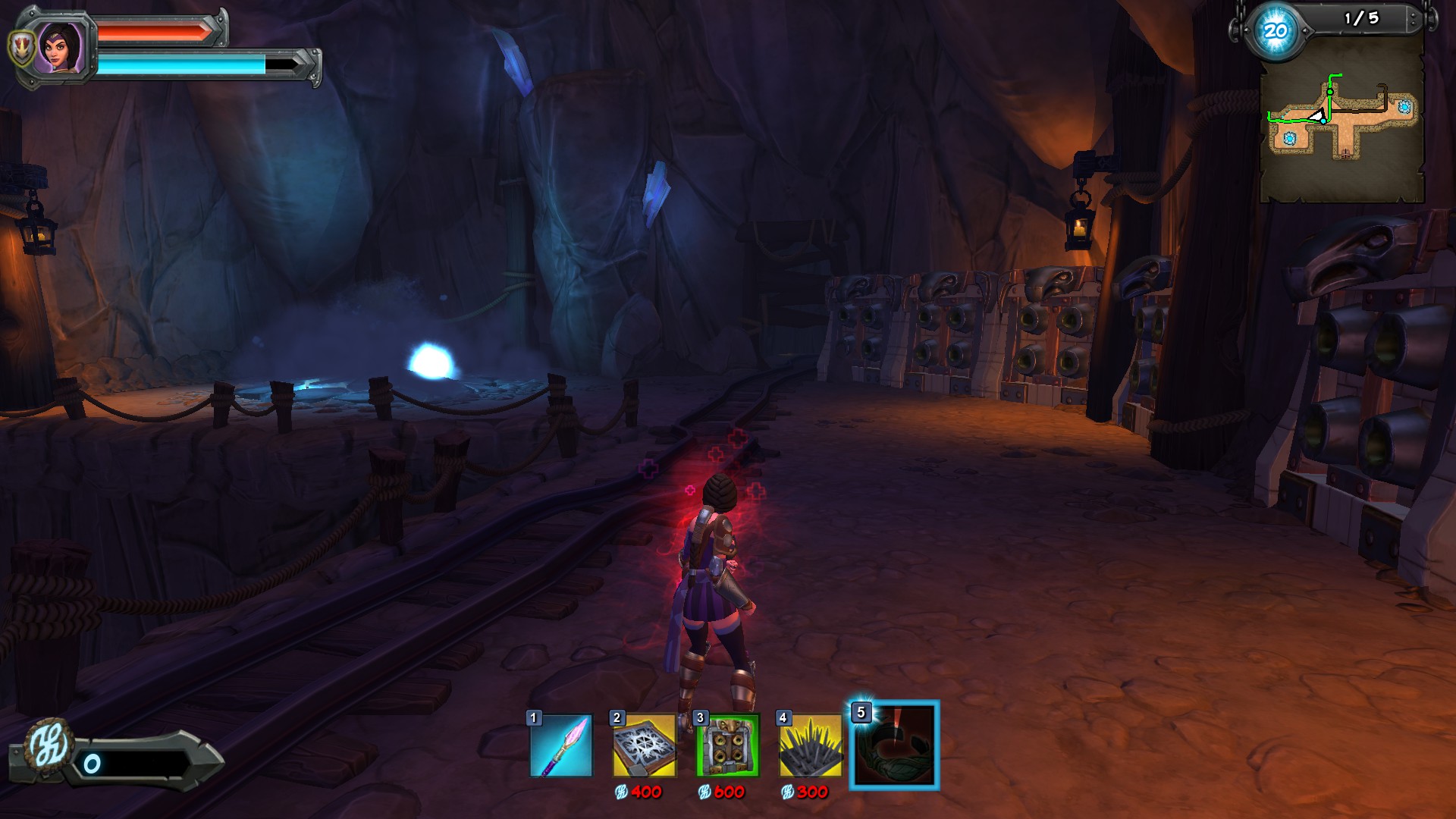
Task: Choose the frost floor trap in slot 2
Action: point(644,745)
